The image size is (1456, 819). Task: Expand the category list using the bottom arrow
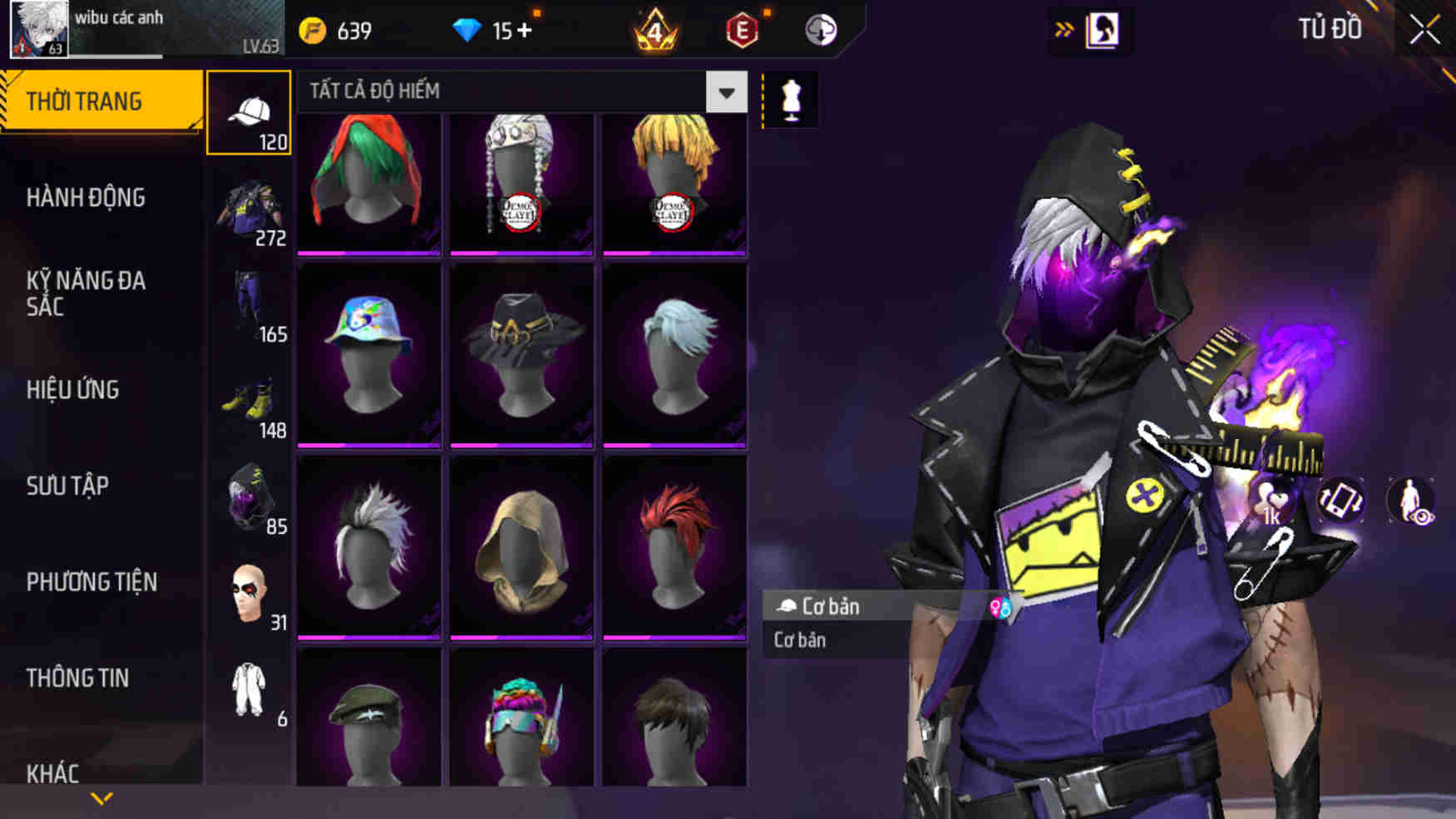(100, 797)
